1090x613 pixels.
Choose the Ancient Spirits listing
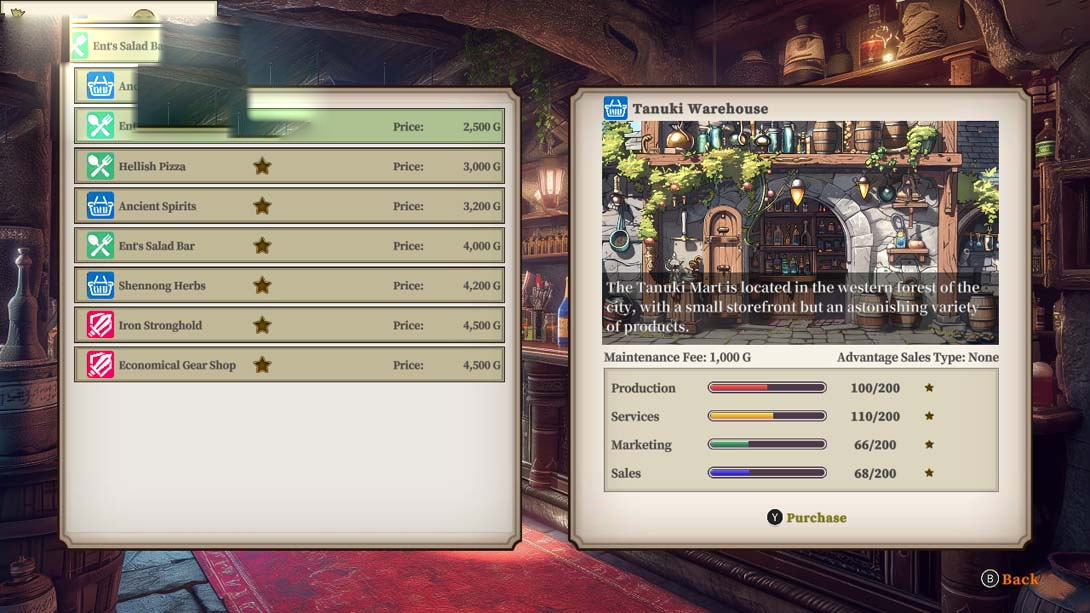[289, 206]
